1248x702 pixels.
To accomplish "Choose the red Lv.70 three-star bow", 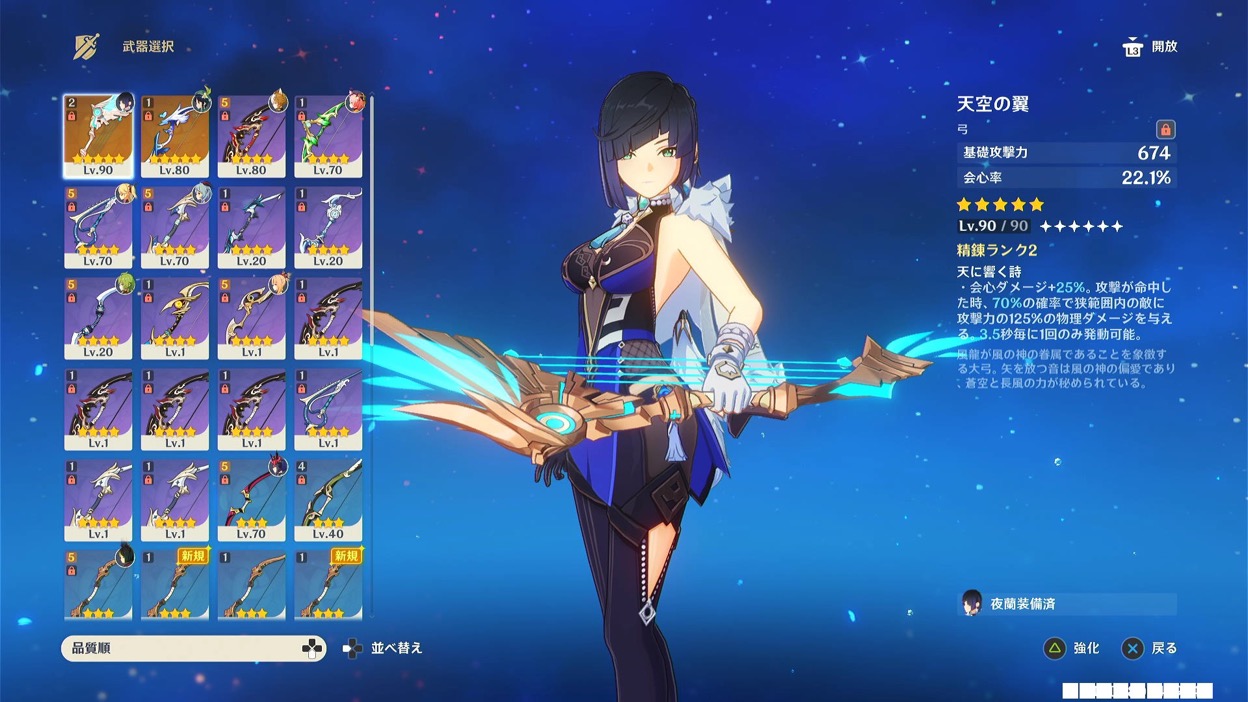I will click(x=251, y=499).
